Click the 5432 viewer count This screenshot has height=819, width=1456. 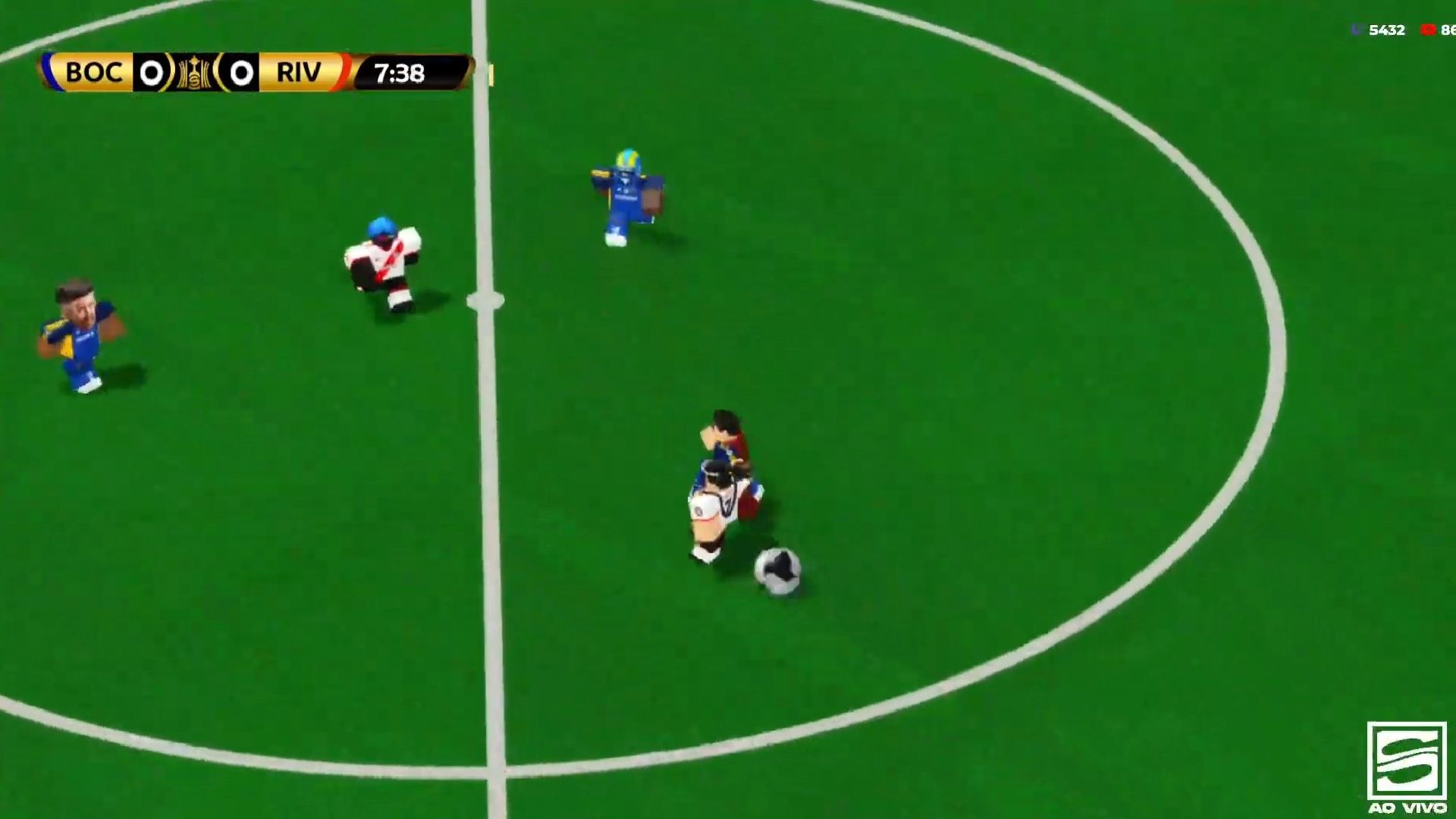(x=1385, y=29)
